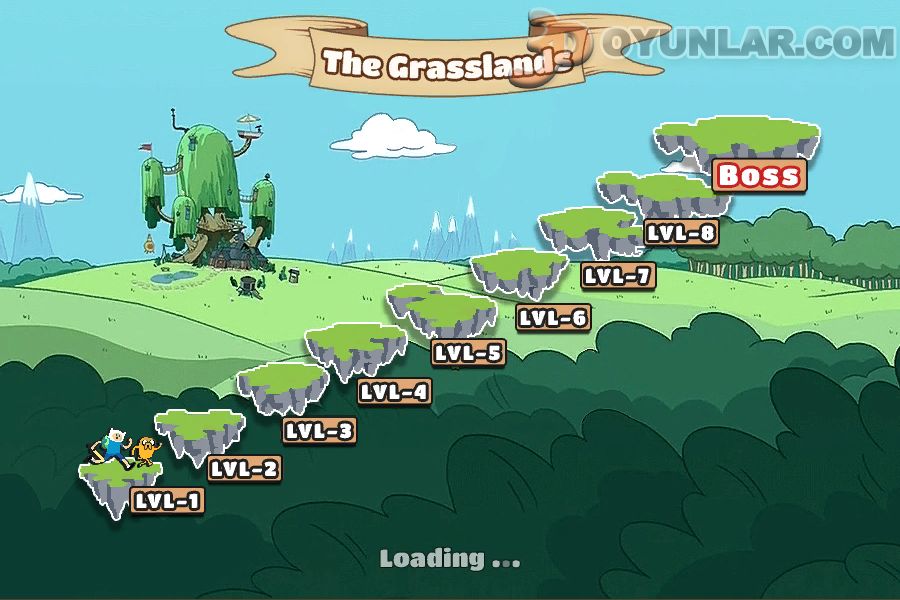This screenshot has width=900, height=600.
Task: Enter level LVL-6
Action: [553, 318]
